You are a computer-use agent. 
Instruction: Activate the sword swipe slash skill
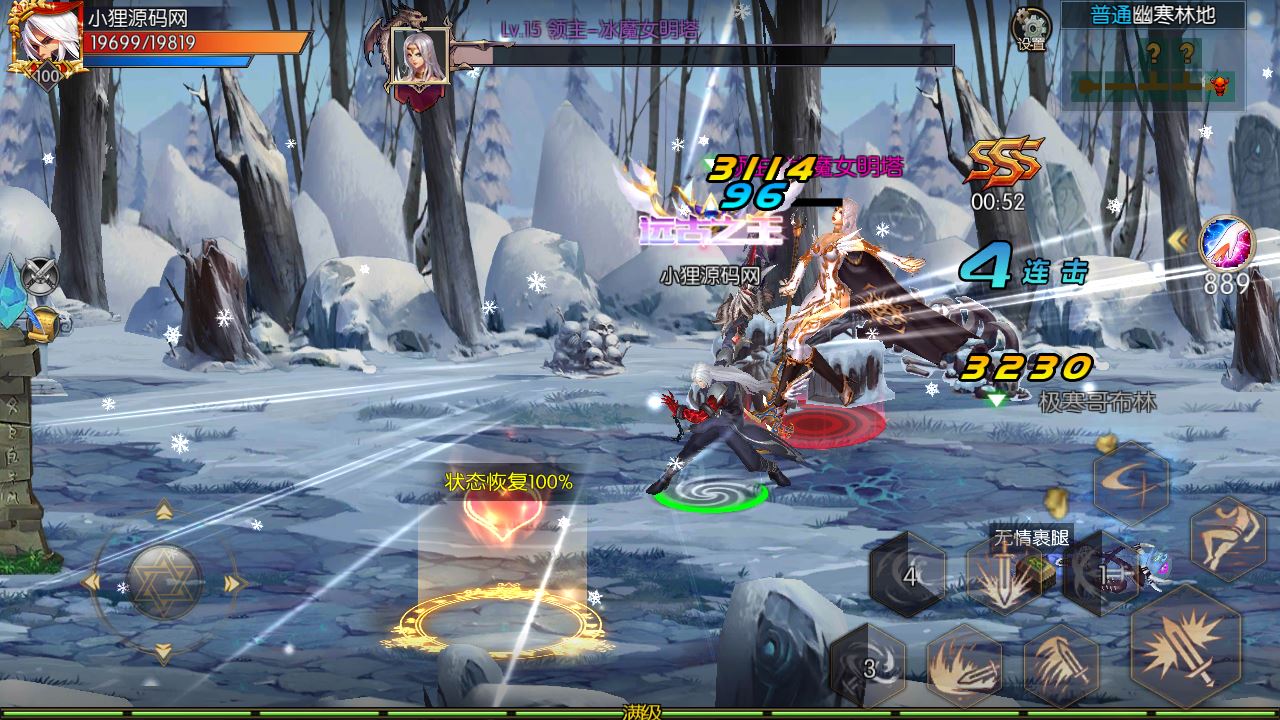point(1062,664)
